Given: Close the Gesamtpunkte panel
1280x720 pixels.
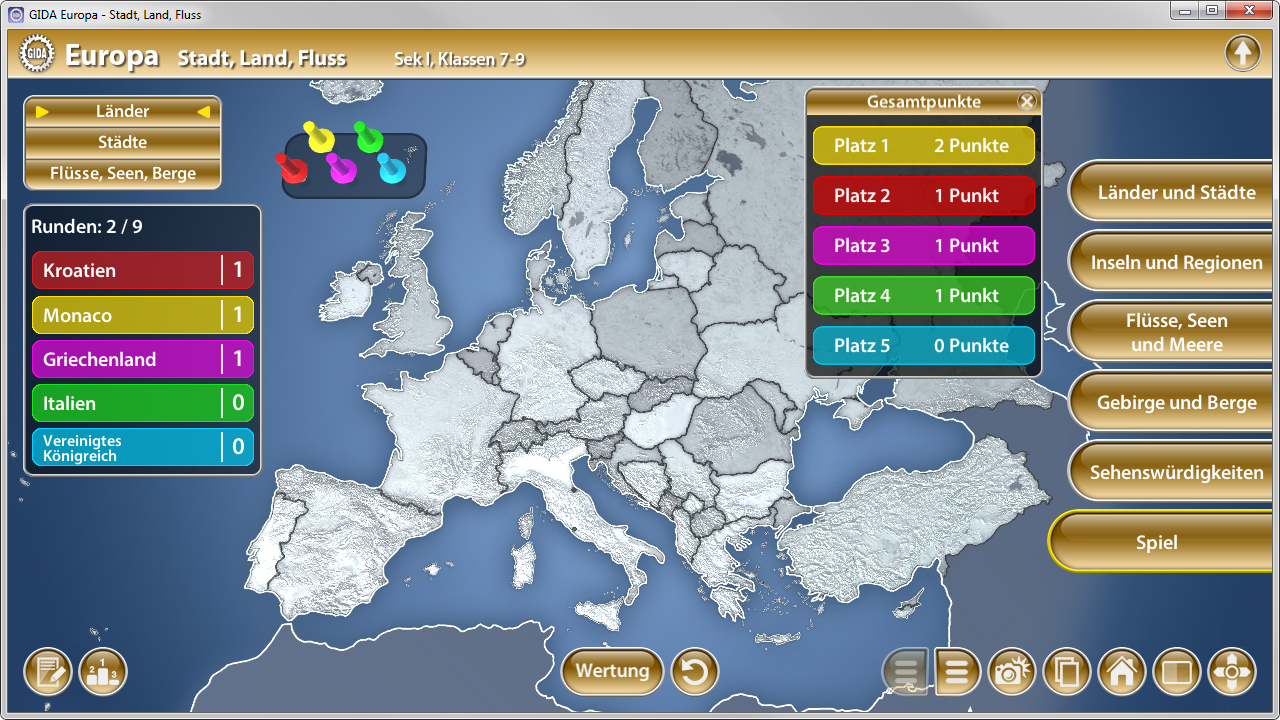Looking at the screenshot, I should pyautogui.click(x=1027, y=100).
